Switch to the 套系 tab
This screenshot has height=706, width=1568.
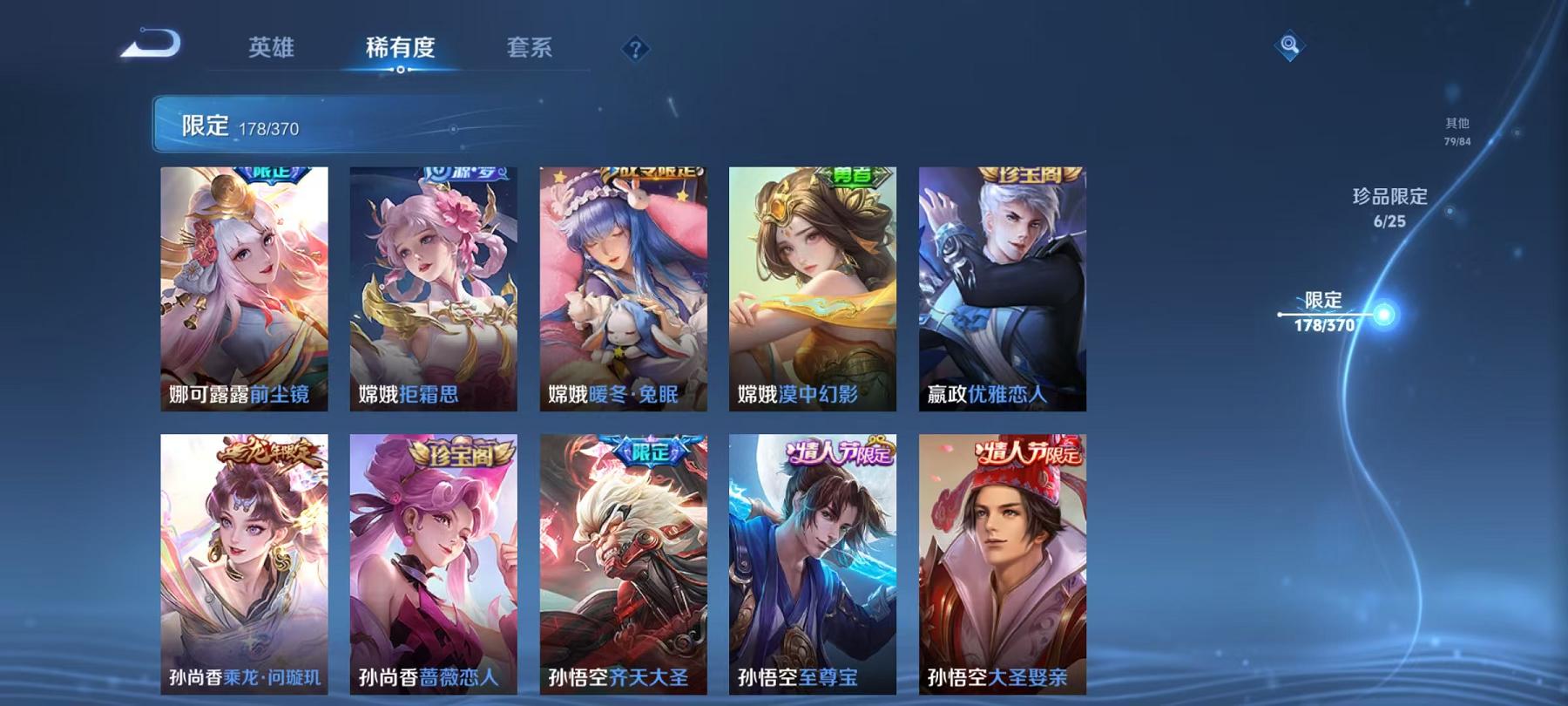(x=531, y=48)
